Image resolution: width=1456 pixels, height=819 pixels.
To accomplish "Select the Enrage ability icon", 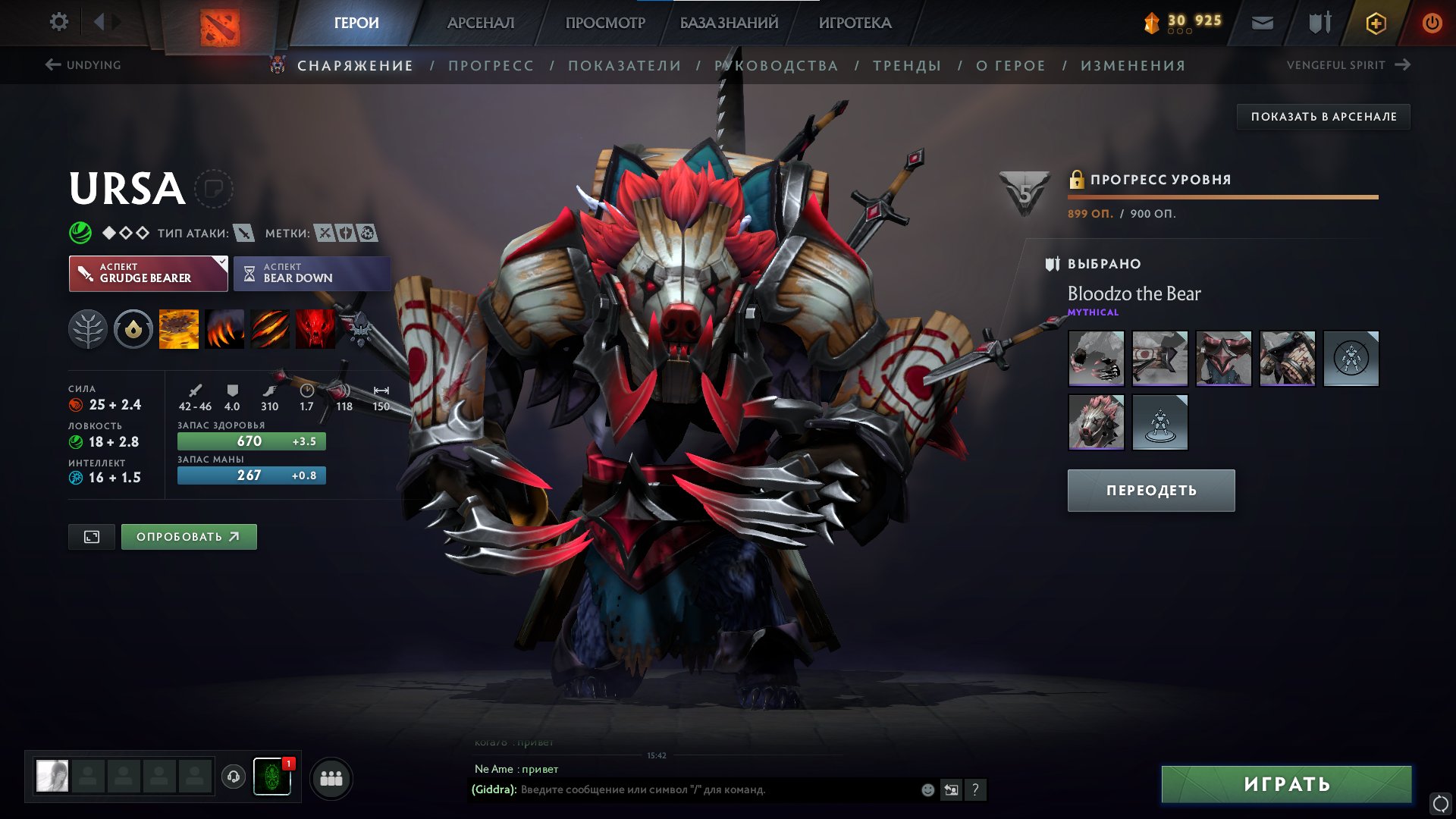I will point(315,330).
